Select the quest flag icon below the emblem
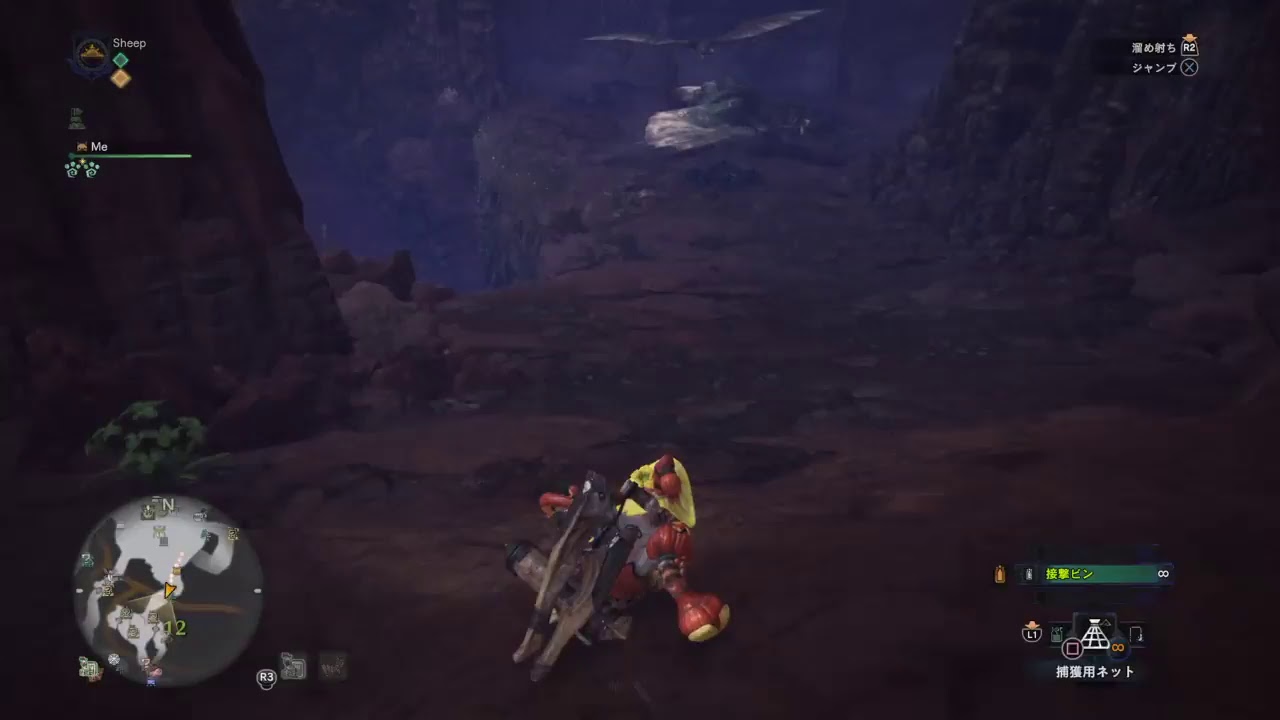Image resolution: width=1280 pixels, height=720 pixels. [75, 118]
